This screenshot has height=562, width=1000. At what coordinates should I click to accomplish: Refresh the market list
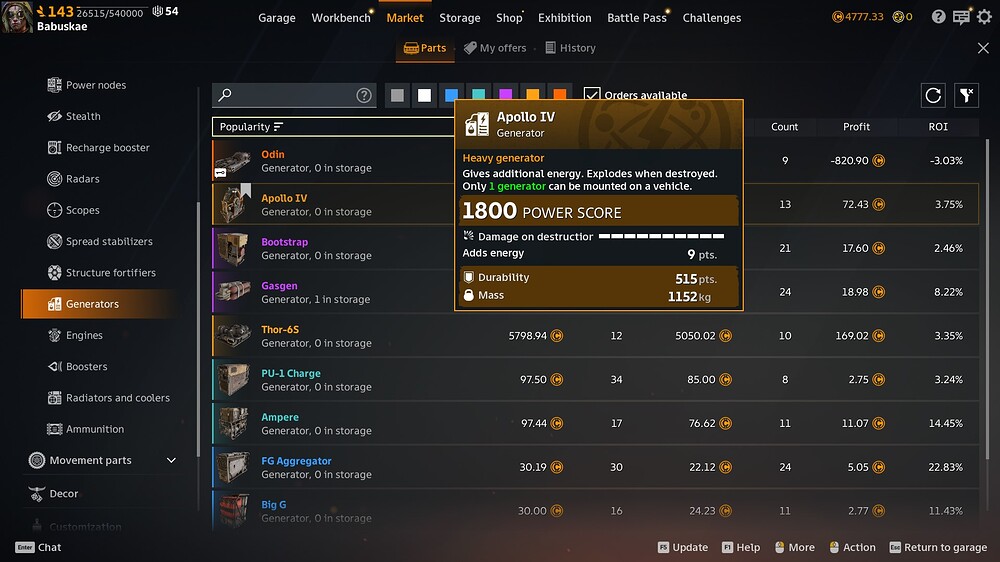tap(933, 95)
